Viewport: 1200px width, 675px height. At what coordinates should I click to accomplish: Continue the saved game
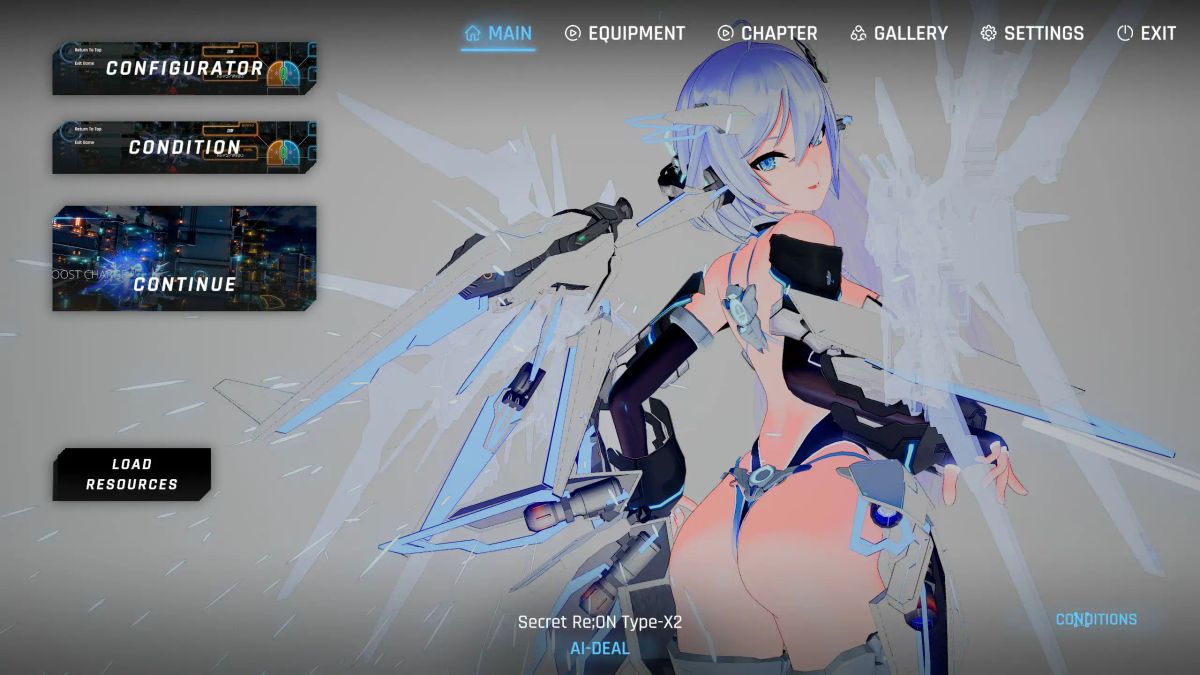184,258
